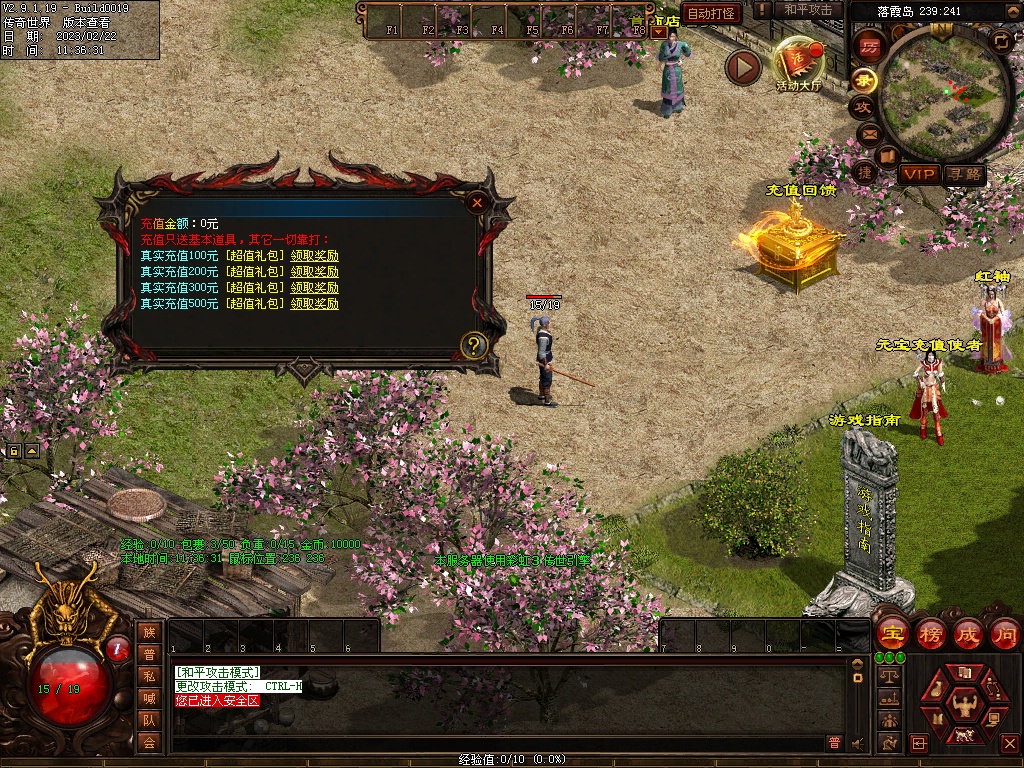Claim the 100元 recharge gift reward
1024x768 pixels.
click(x=314, y=256)
